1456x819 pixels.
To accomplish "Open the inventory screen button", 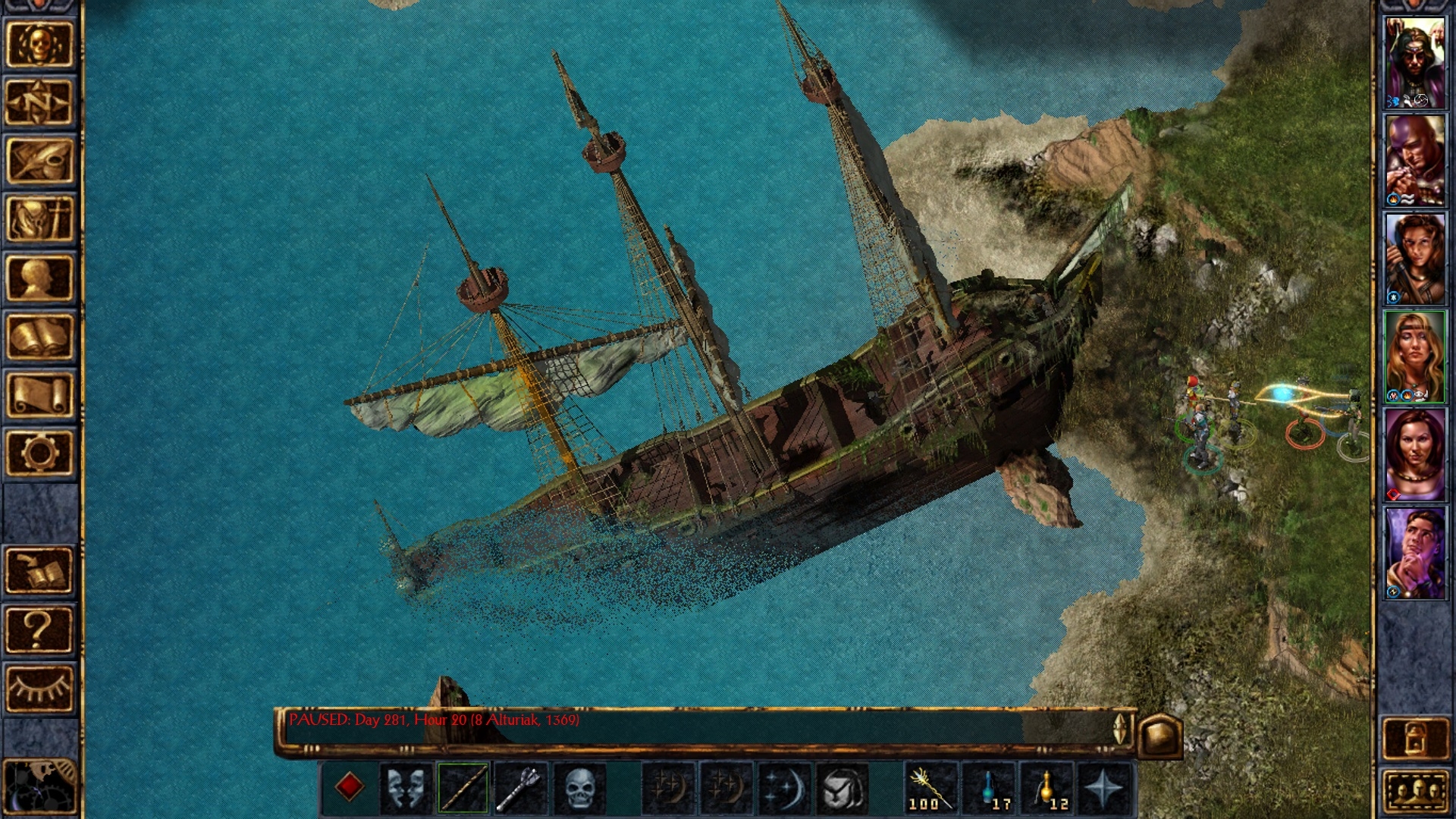I will (39, 218).
